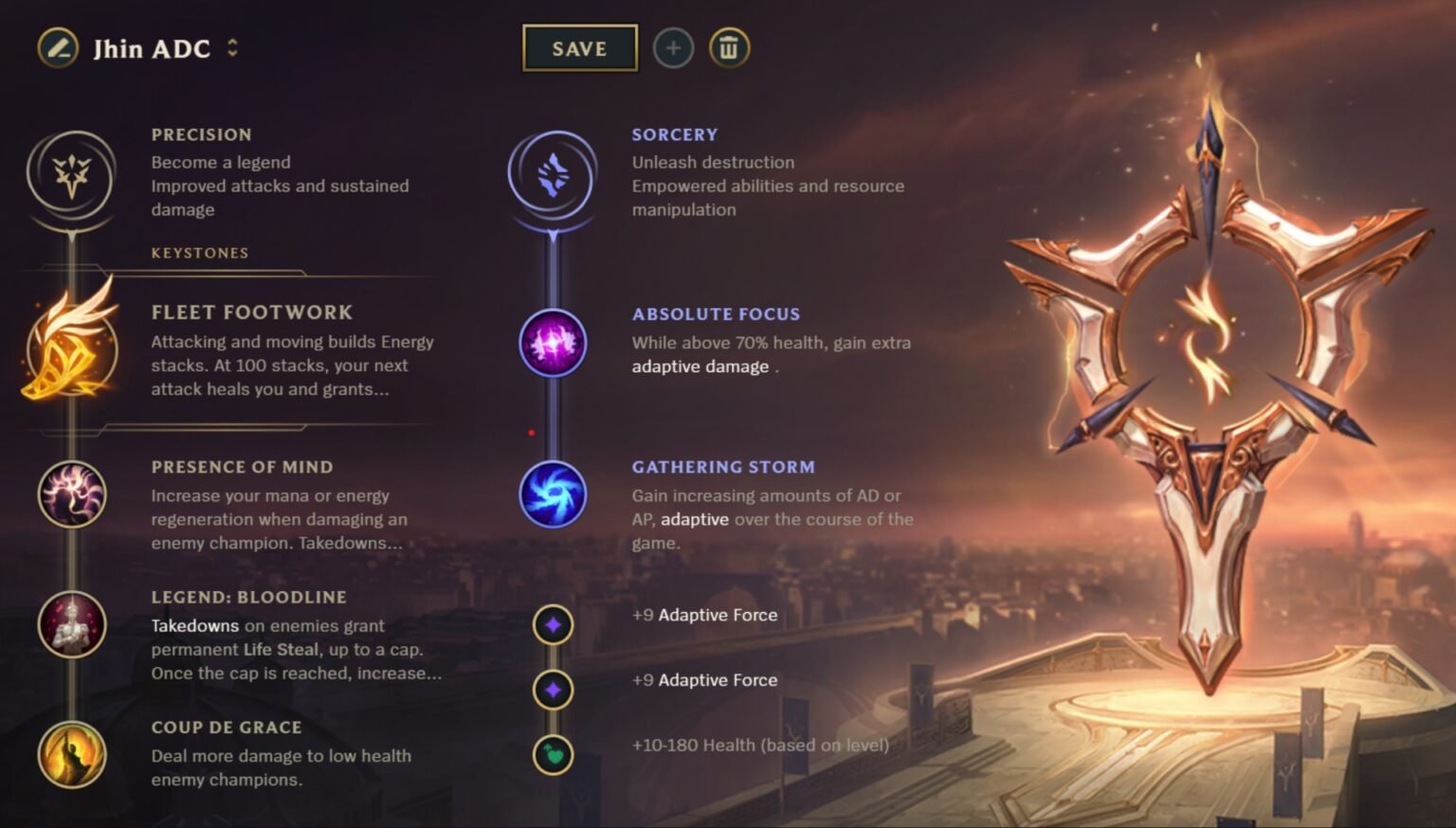The height and width of the screenshot is (828, 1456).
Task: Click the SAVE button
Action: tap(579, 48)
